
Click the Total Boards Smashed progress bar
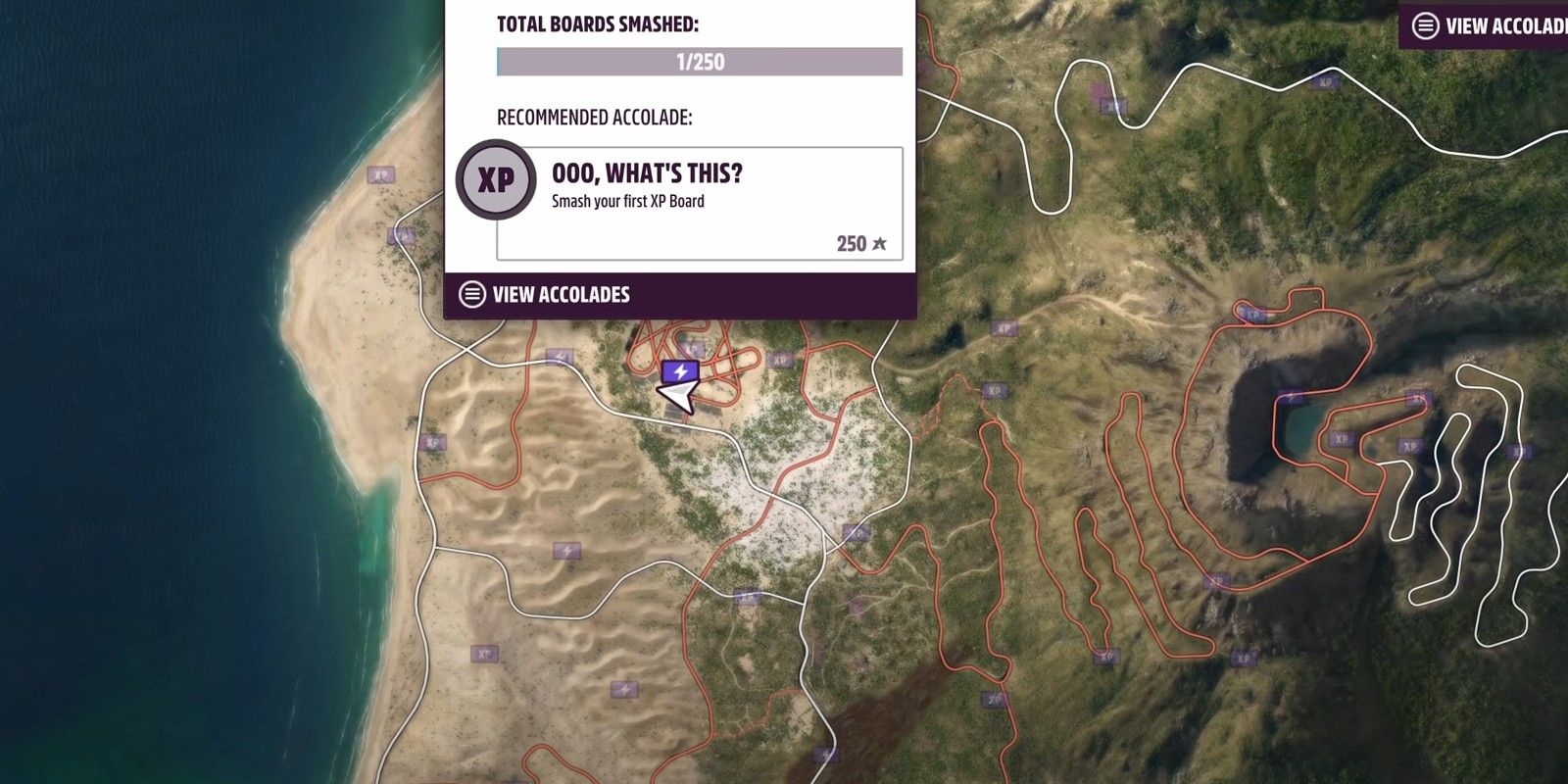[700, 62]
